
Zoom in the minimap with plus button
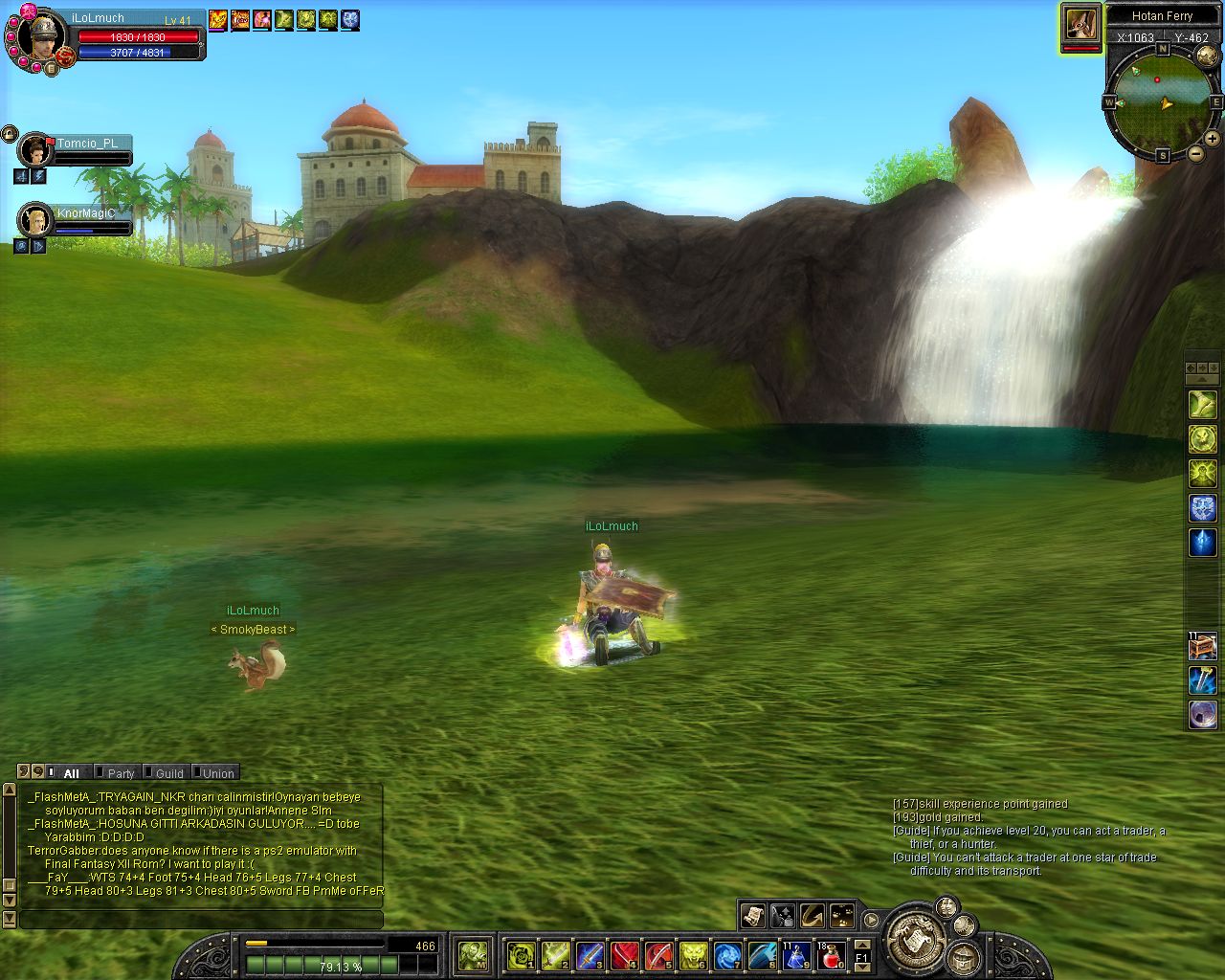[x=1212, y=139]
